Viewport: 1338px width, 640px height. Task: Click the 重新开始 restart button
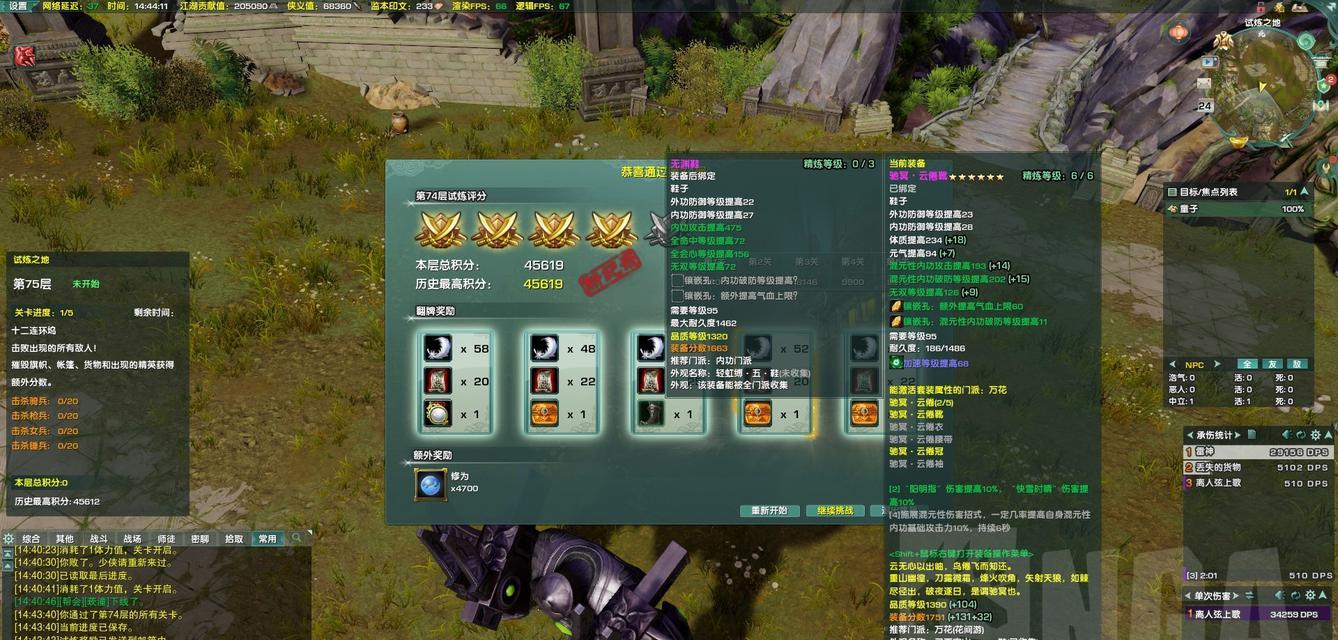pyautogui.click(x=770, y=511)
